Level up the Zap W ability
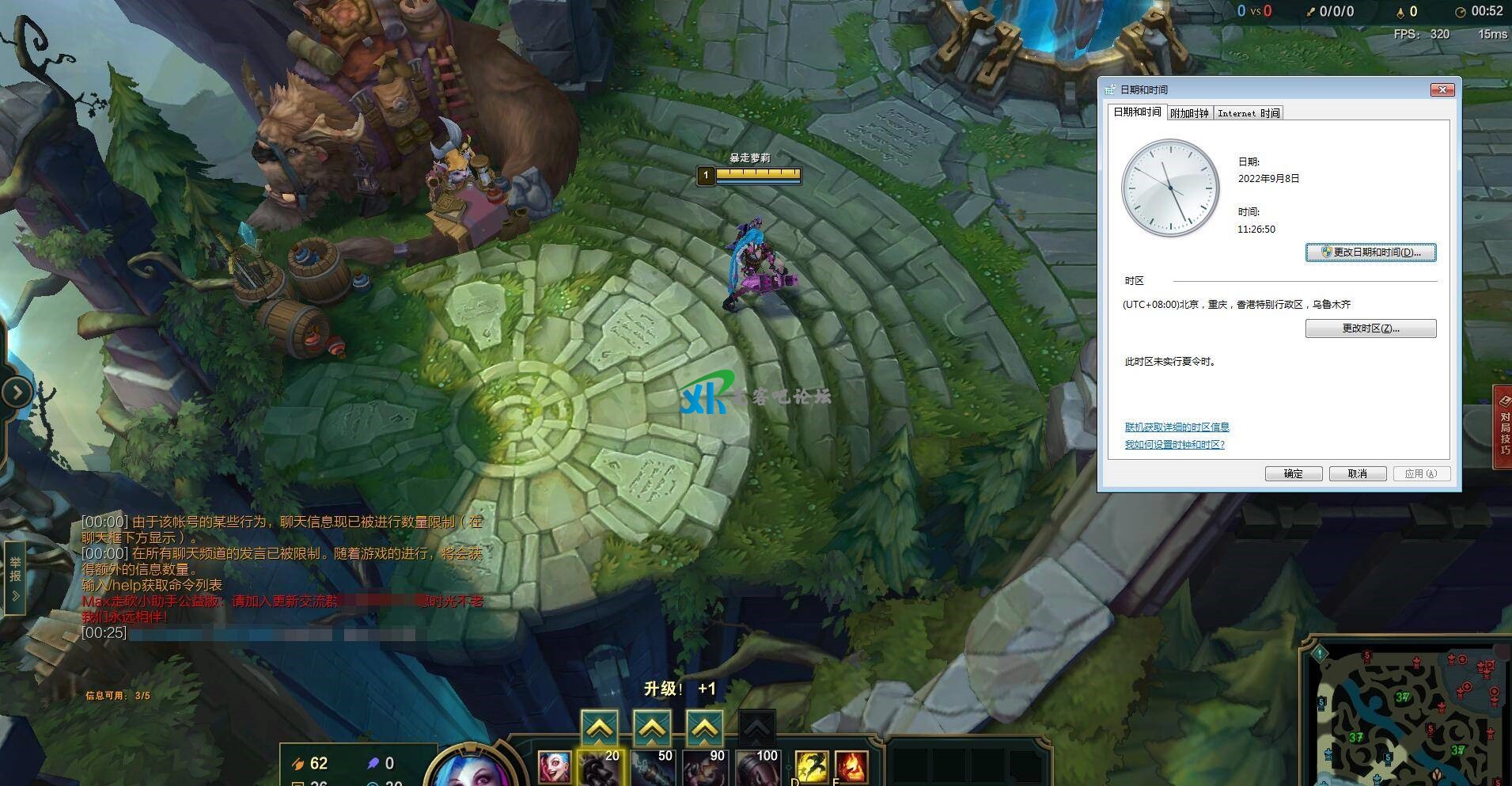 tap(652, 727)
